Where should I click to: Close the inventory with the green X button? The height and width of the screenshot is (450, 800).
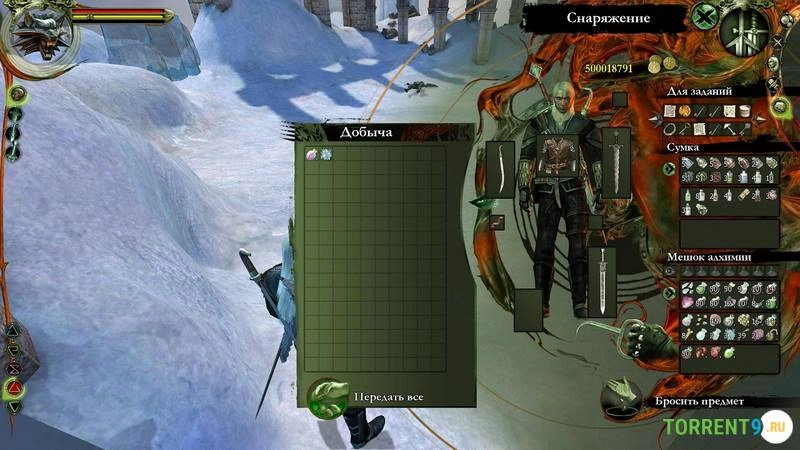click(707, 17)
